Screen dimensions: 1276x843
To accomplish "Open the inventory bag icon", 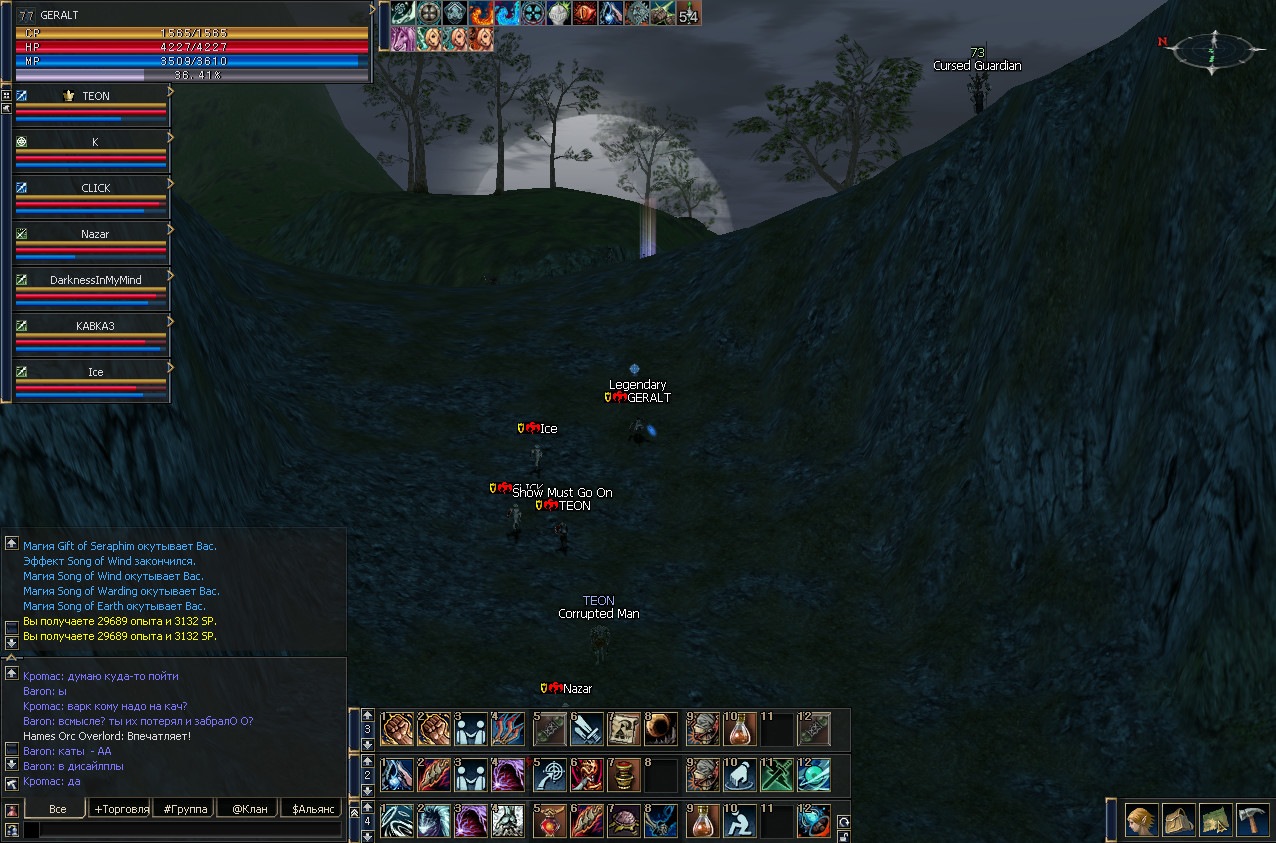I will 1179,820.
